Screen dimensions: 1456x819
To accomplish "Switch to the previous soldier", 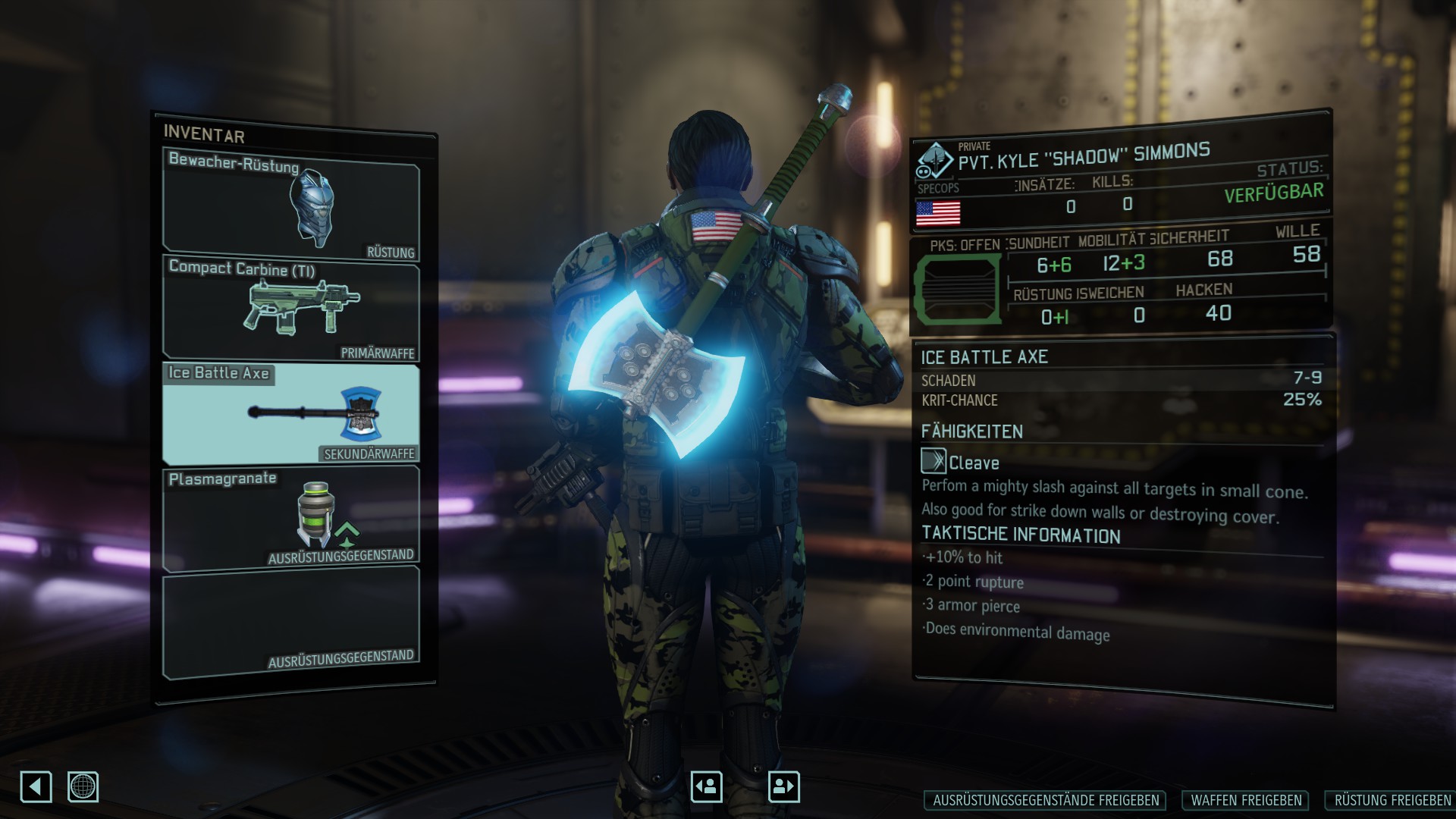I will pos(706,786).
